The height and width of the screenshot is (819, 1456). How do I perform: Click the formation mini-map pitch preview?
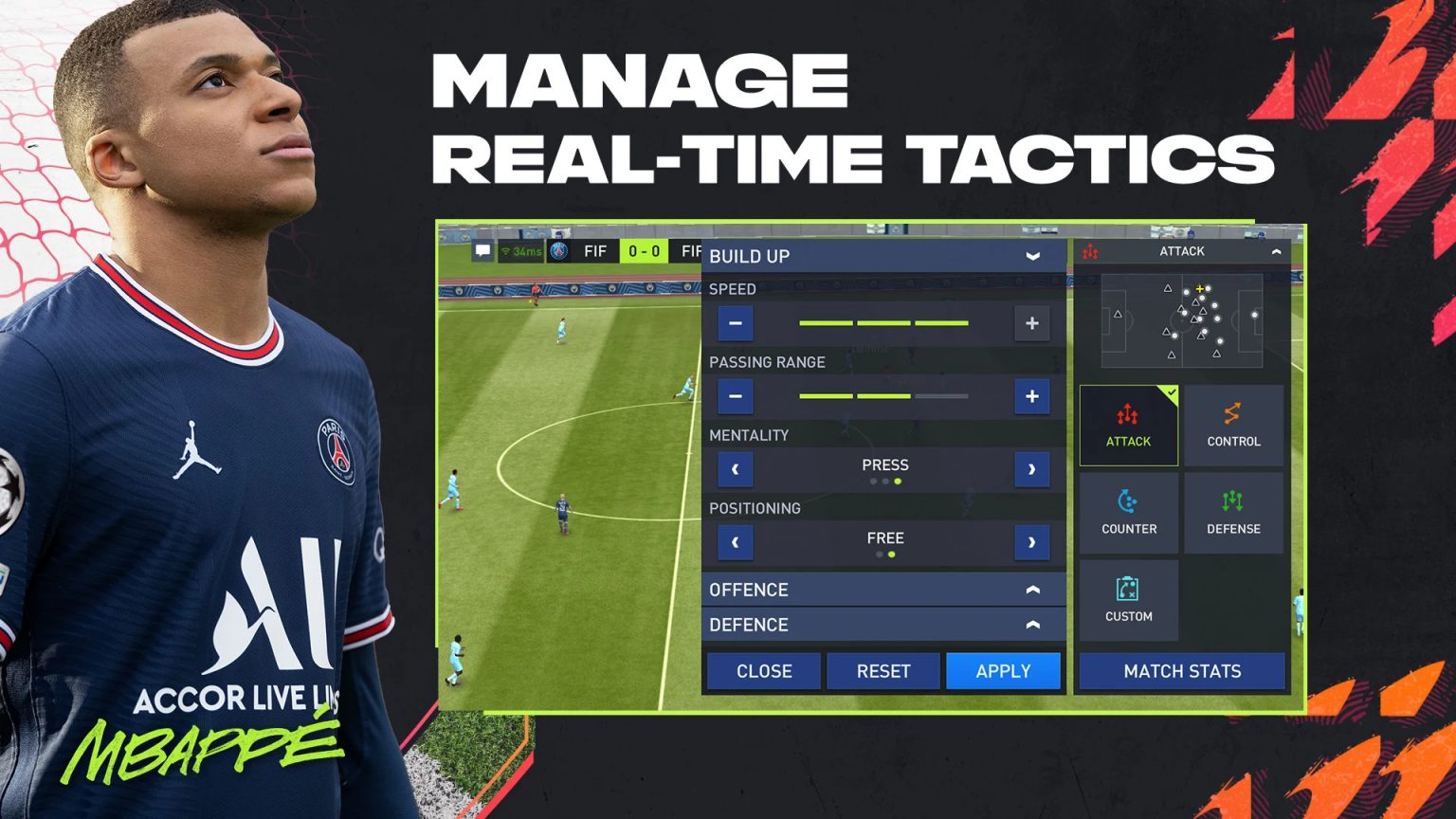coord(1182,319)
